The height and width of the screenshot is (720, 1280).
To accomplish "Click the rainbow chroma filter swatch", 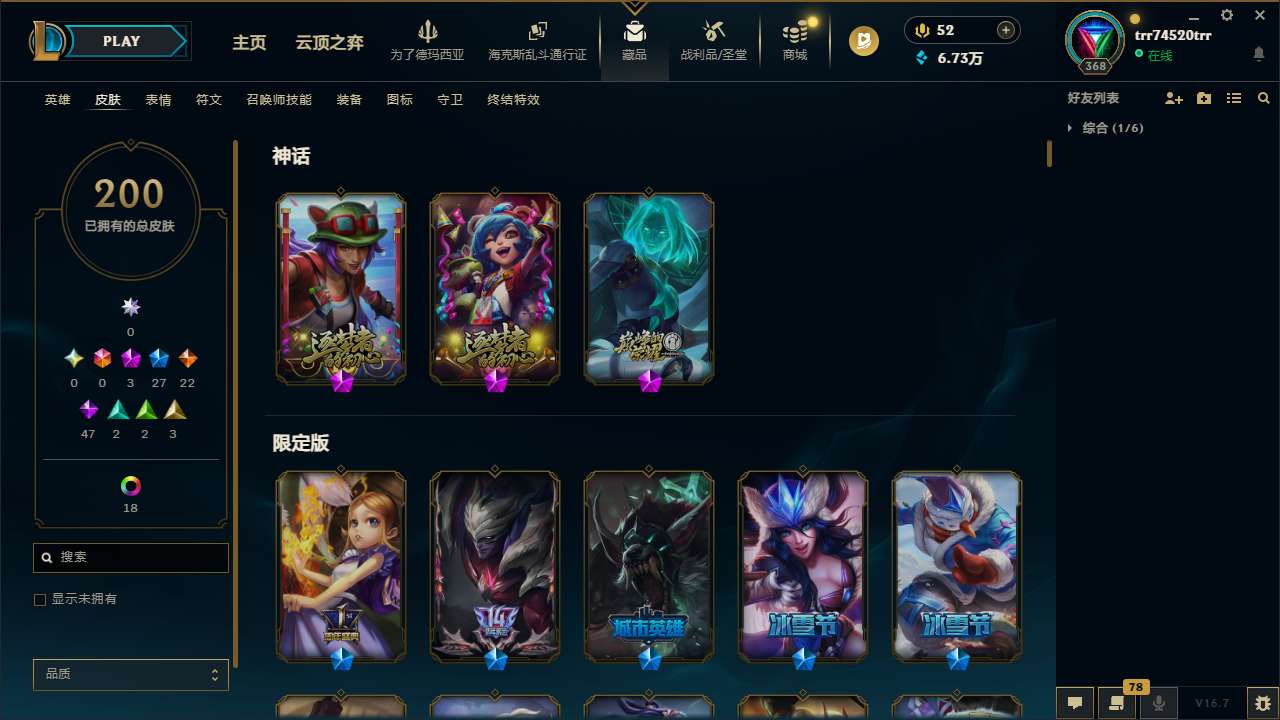I will [130, 484].
